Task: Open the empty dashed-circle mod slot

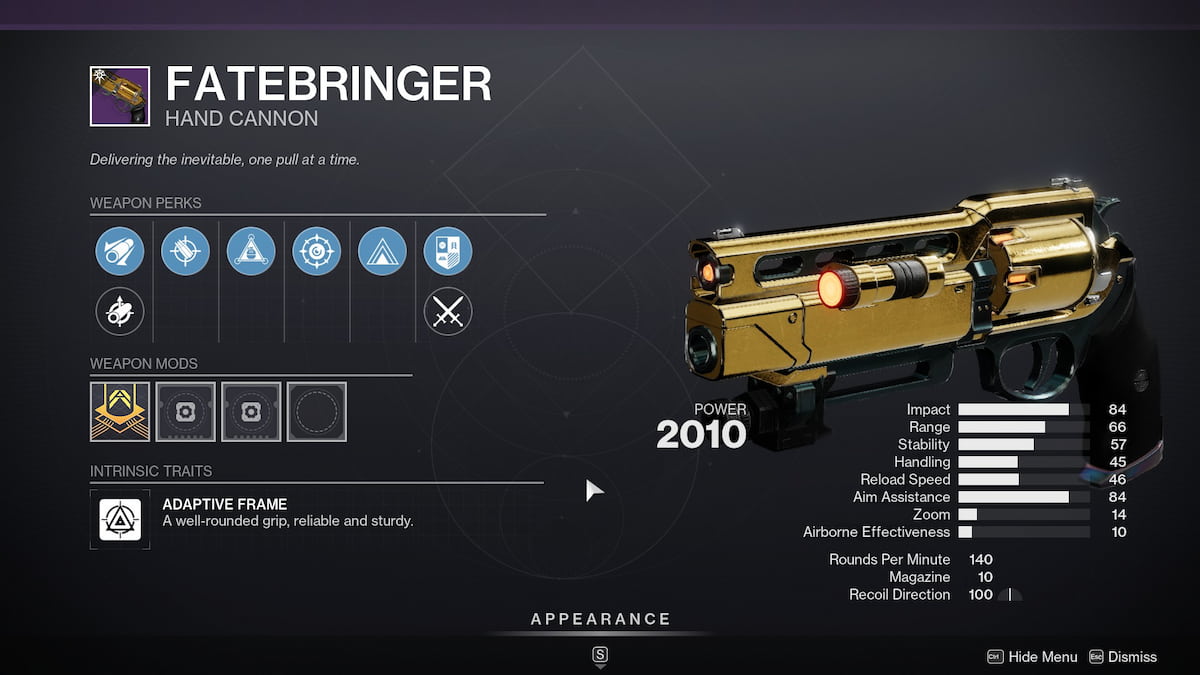Action: tap(316, 411)
